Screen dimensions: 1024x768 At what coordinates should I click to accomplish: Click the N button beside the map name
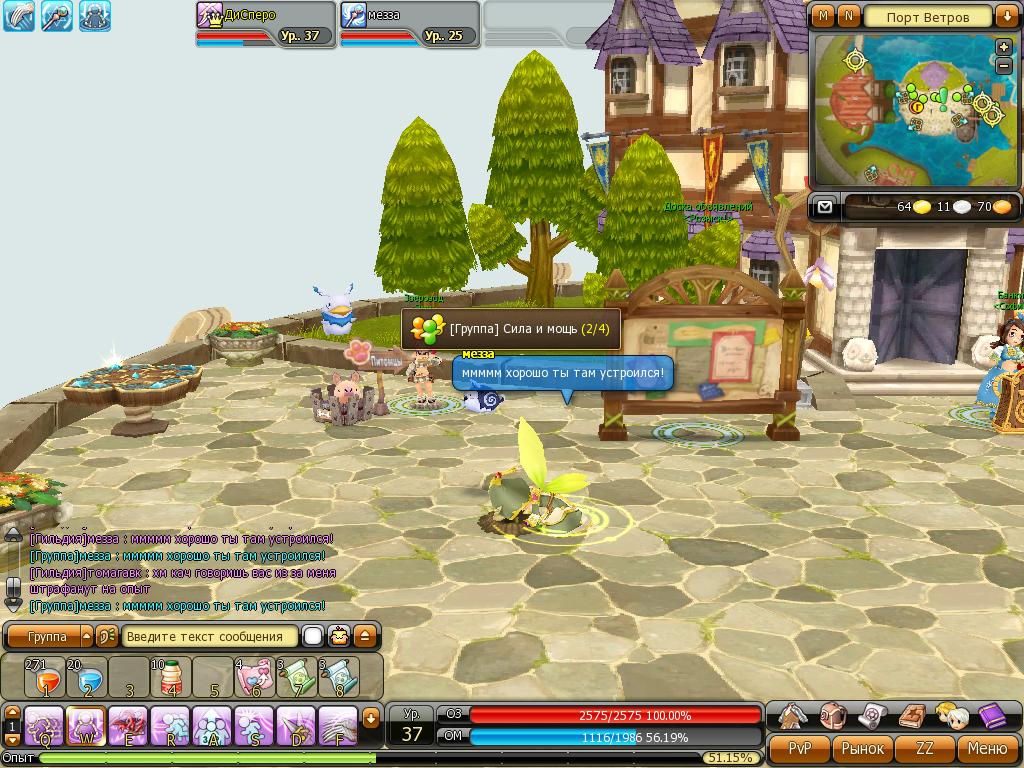(x=848, y=16)
